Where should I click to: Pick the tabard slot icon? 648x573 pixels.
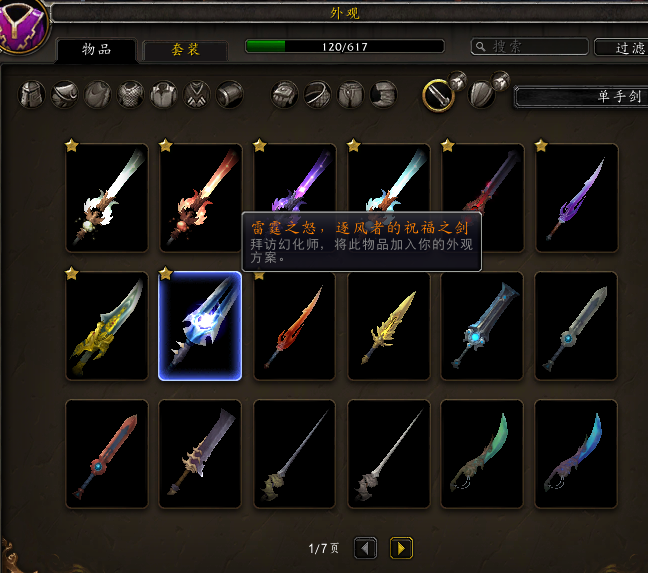tap(197, 95)
